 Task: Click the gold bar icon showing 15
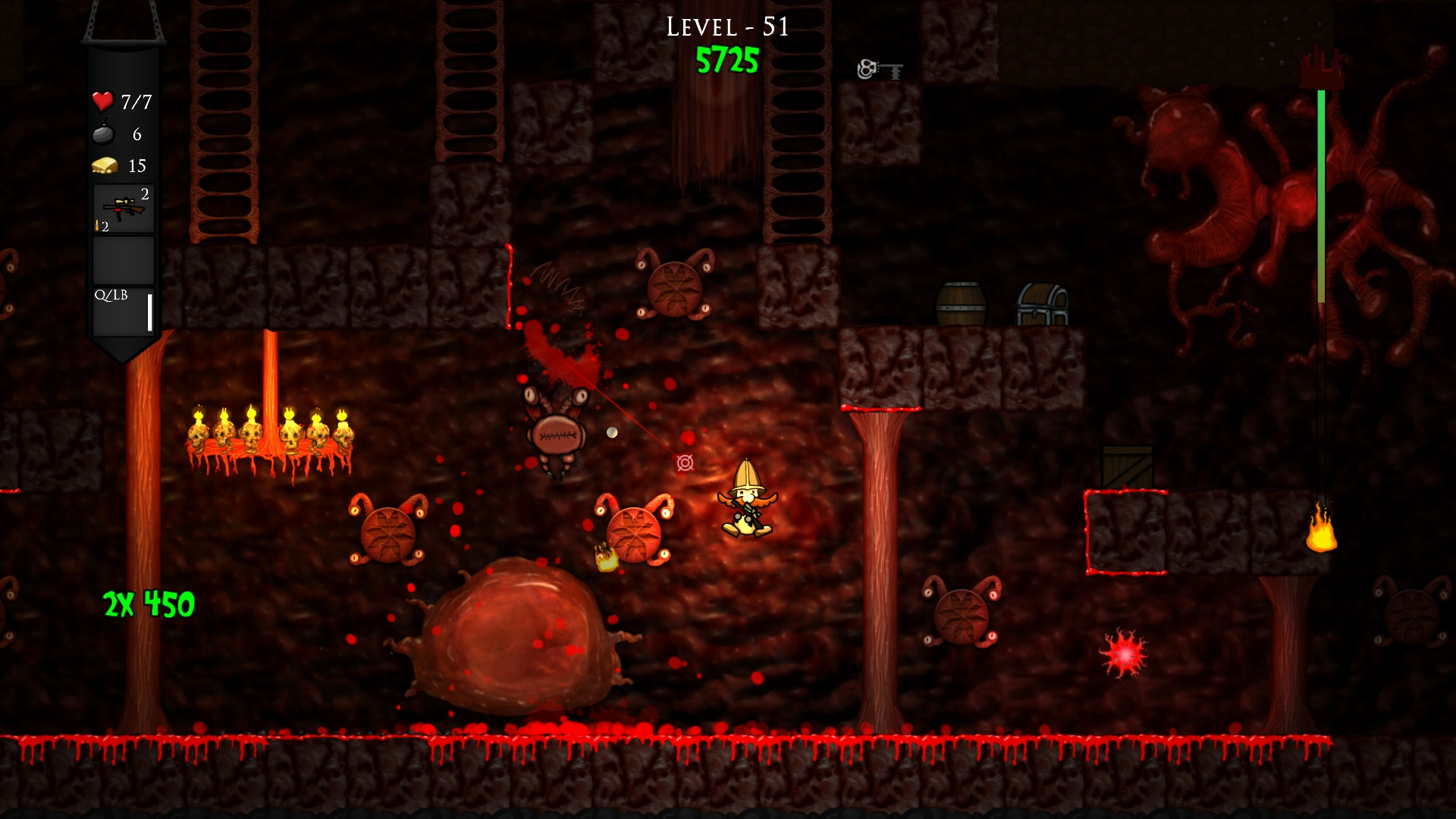tap(104, 167)
